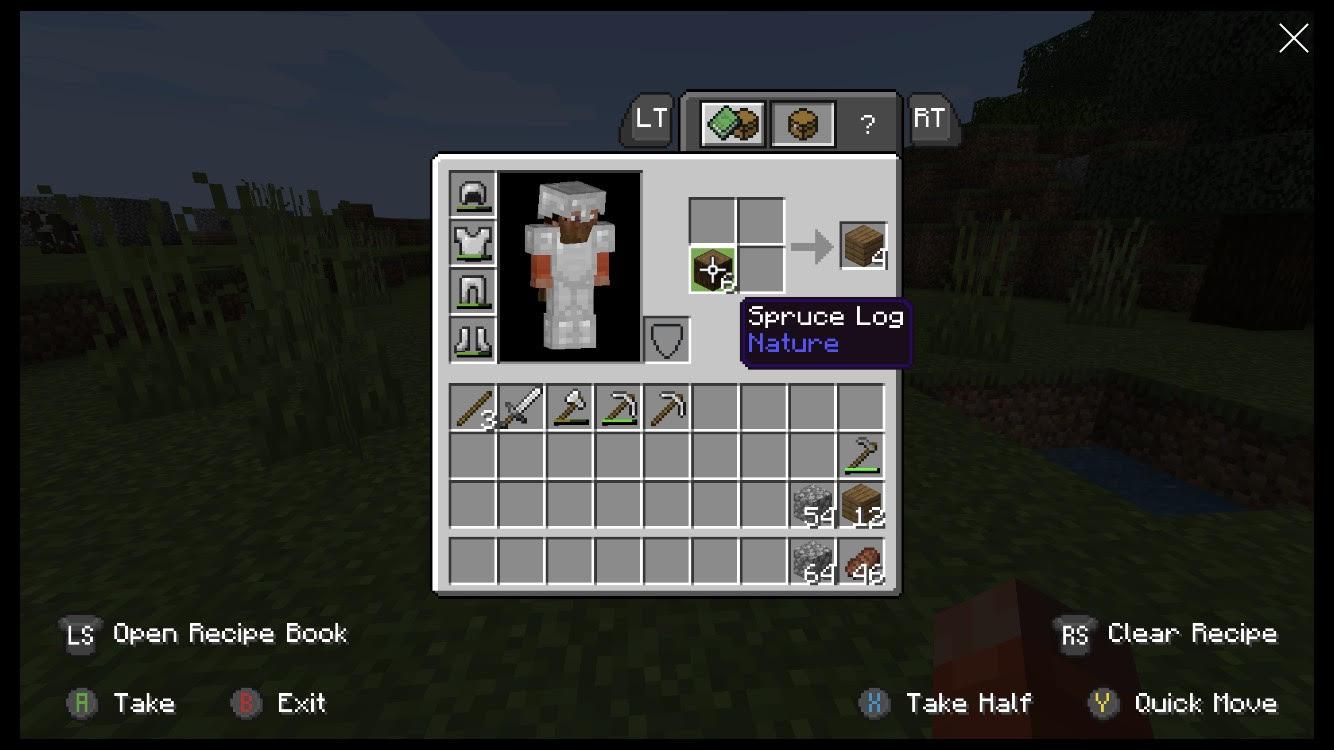This screenshot has height=750, width=1334.
Task: Select the stack of 12 wooden planks
Action: pyautogui.click(x=861, y=505)
